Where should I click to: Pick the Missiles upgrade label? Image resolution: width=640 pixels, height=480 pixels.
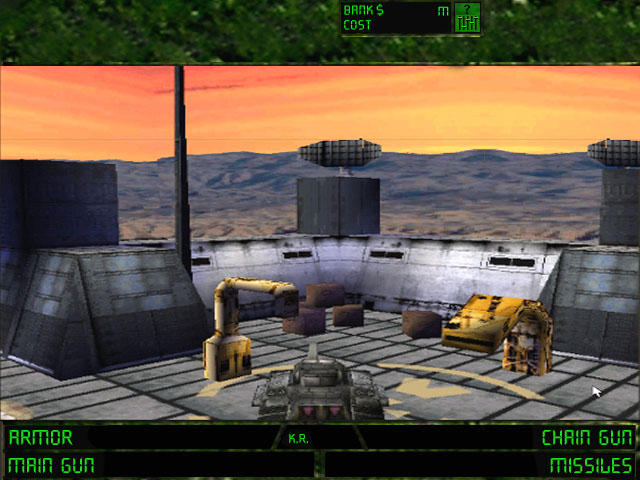point(591,465)
